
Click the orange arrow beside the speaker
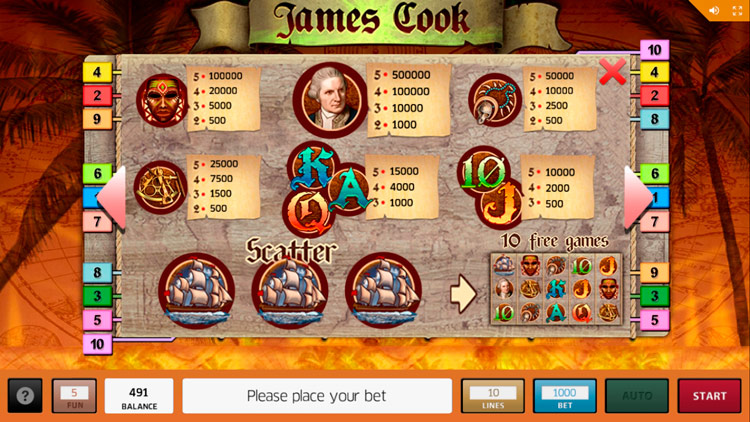(737, 11)
